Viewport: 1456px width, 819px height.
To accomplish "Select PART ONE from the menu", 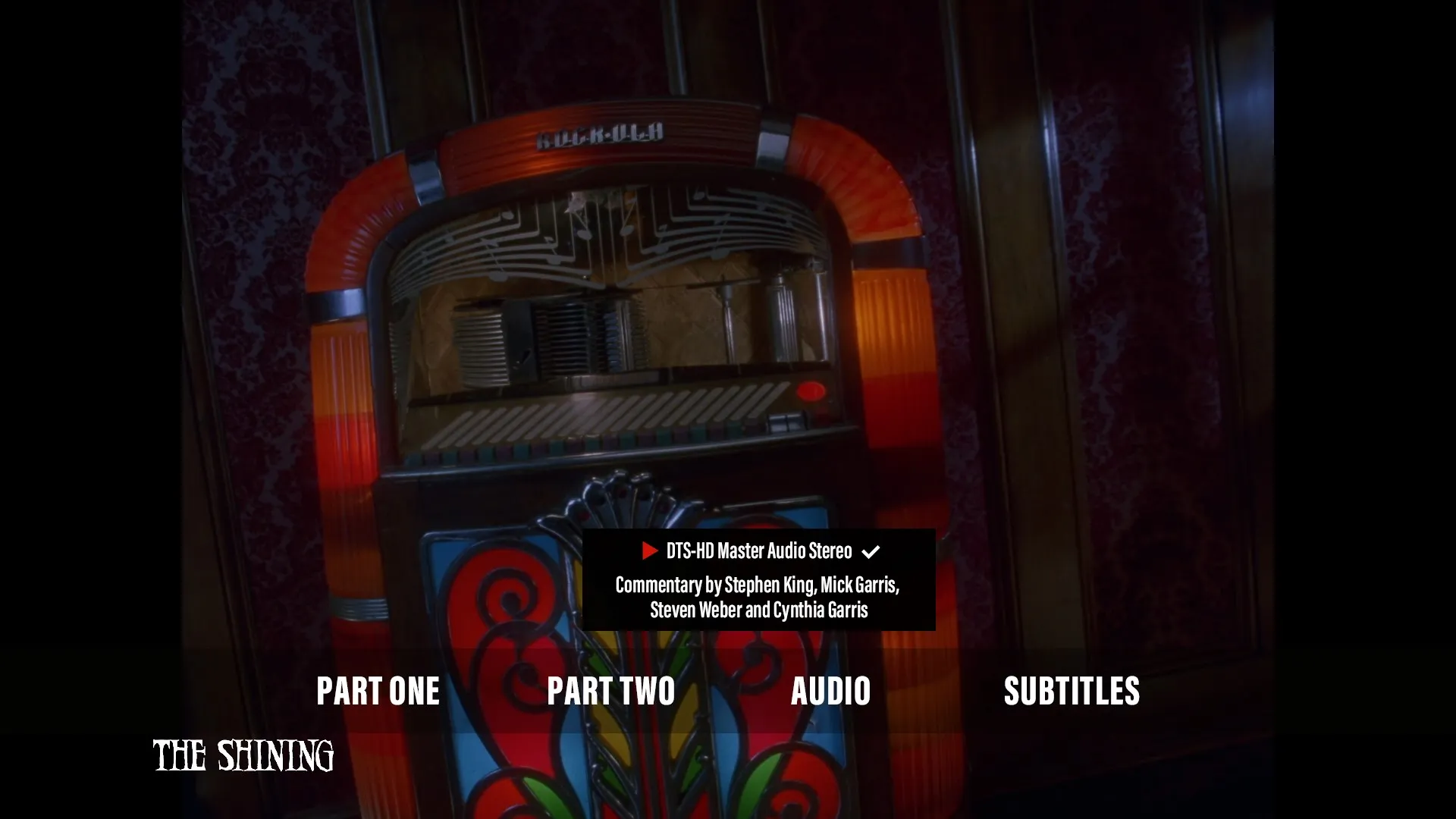I will (x=378, y=691).
